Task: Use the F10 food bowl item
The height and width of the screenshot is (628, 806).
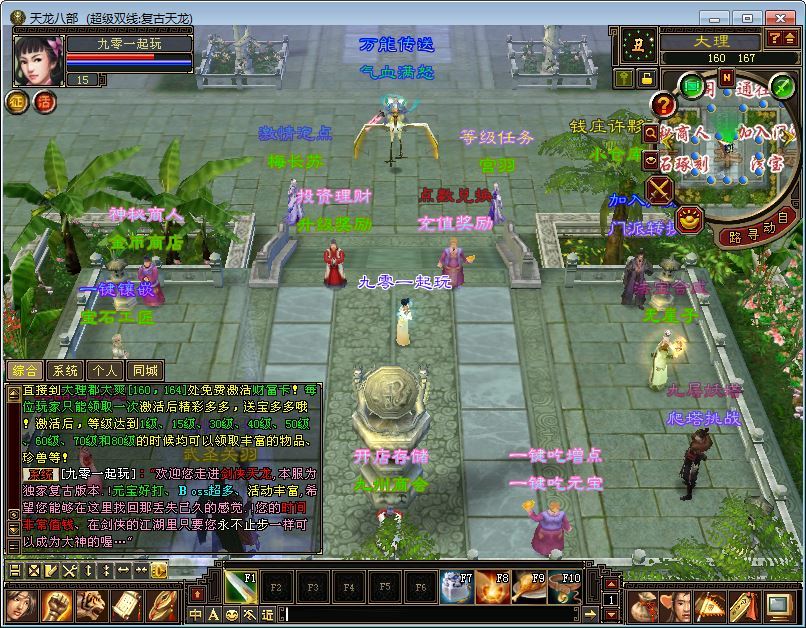Action: pyautogui.click(x=565, y=587)
